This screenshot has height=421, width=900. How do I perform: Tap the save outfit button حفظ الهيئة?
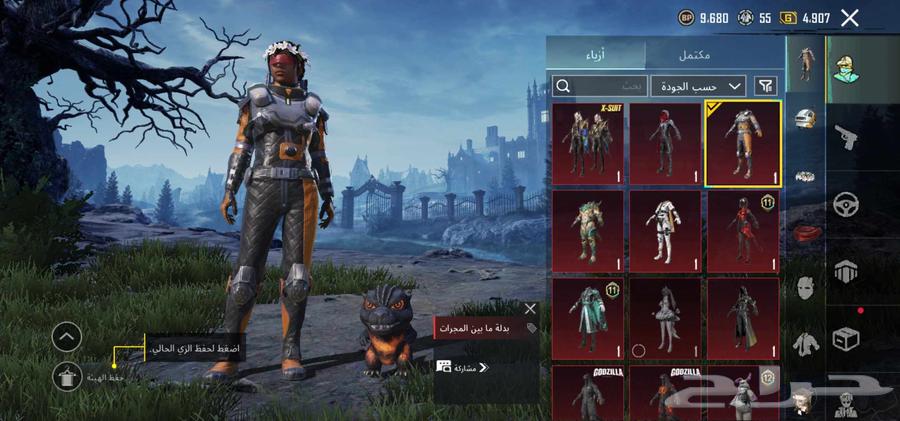[x=66, y=376]
